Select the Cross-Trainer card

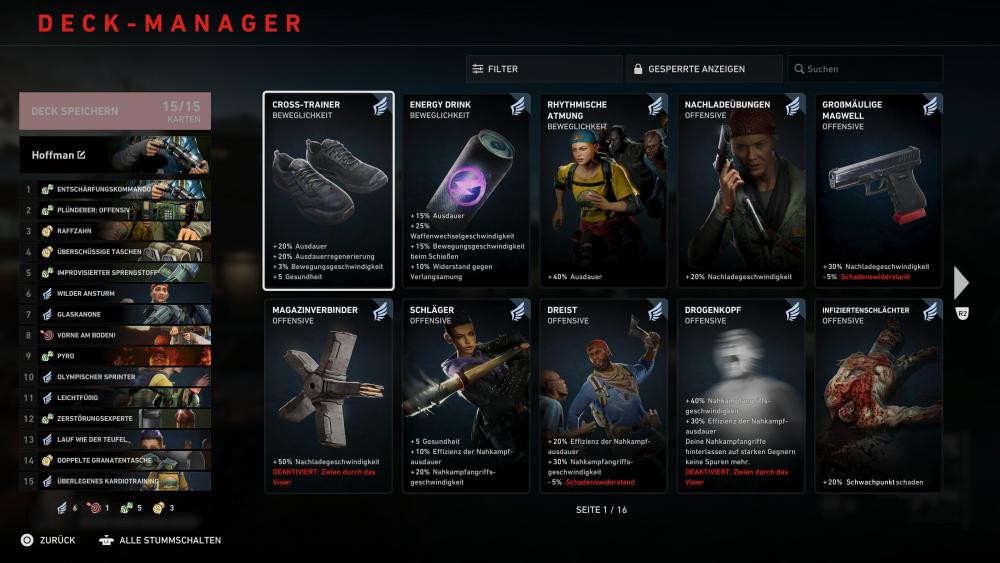(328, 191)
